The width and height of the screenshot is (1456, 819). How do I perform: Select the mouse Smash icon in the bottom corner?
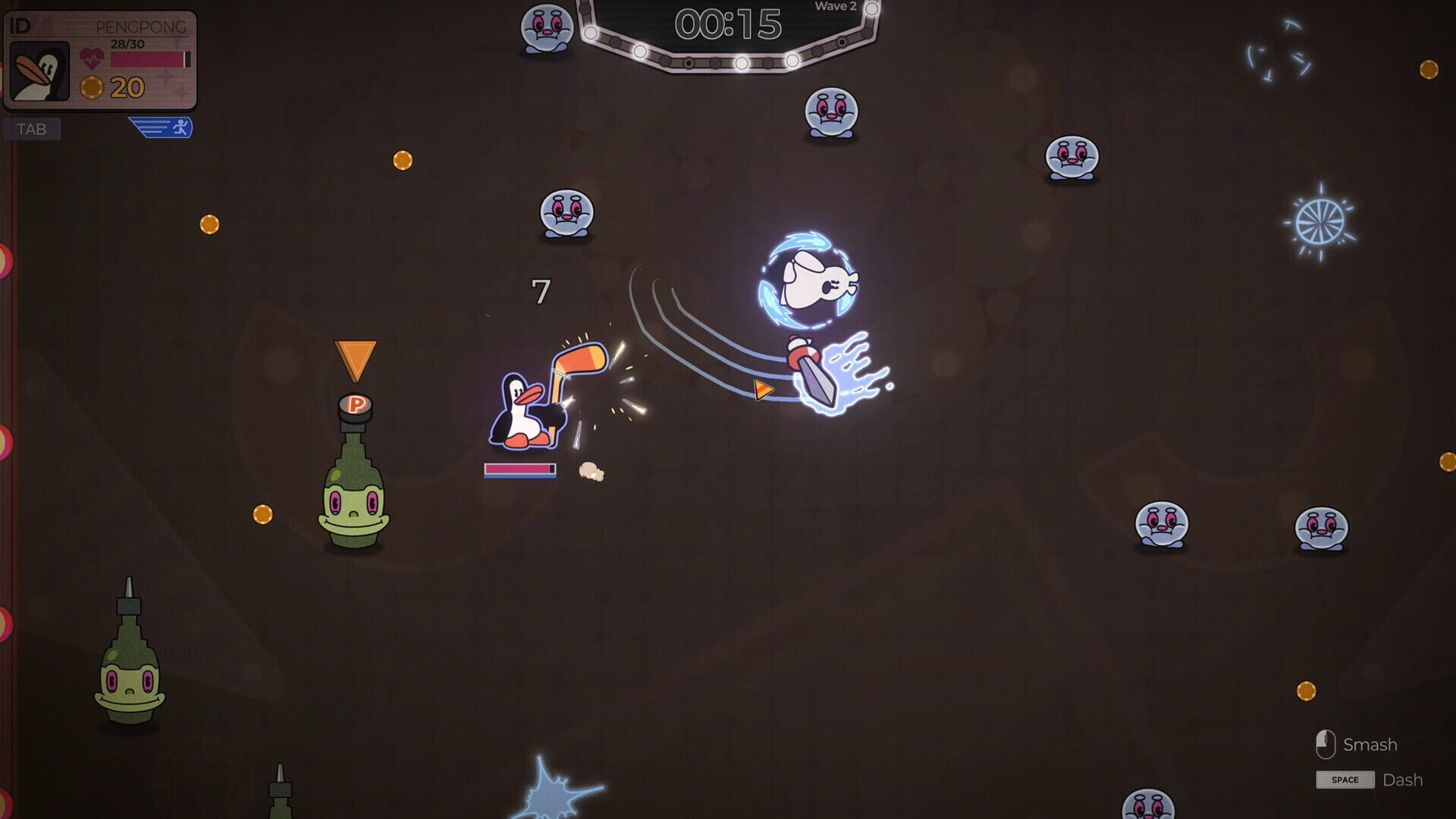(1326, 744)
